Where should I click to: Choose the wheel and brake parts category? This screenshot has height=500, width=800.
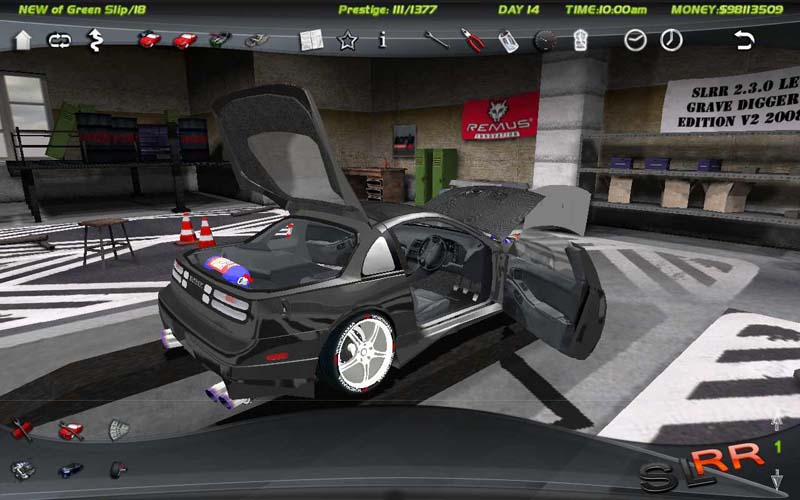pos(118,468)
